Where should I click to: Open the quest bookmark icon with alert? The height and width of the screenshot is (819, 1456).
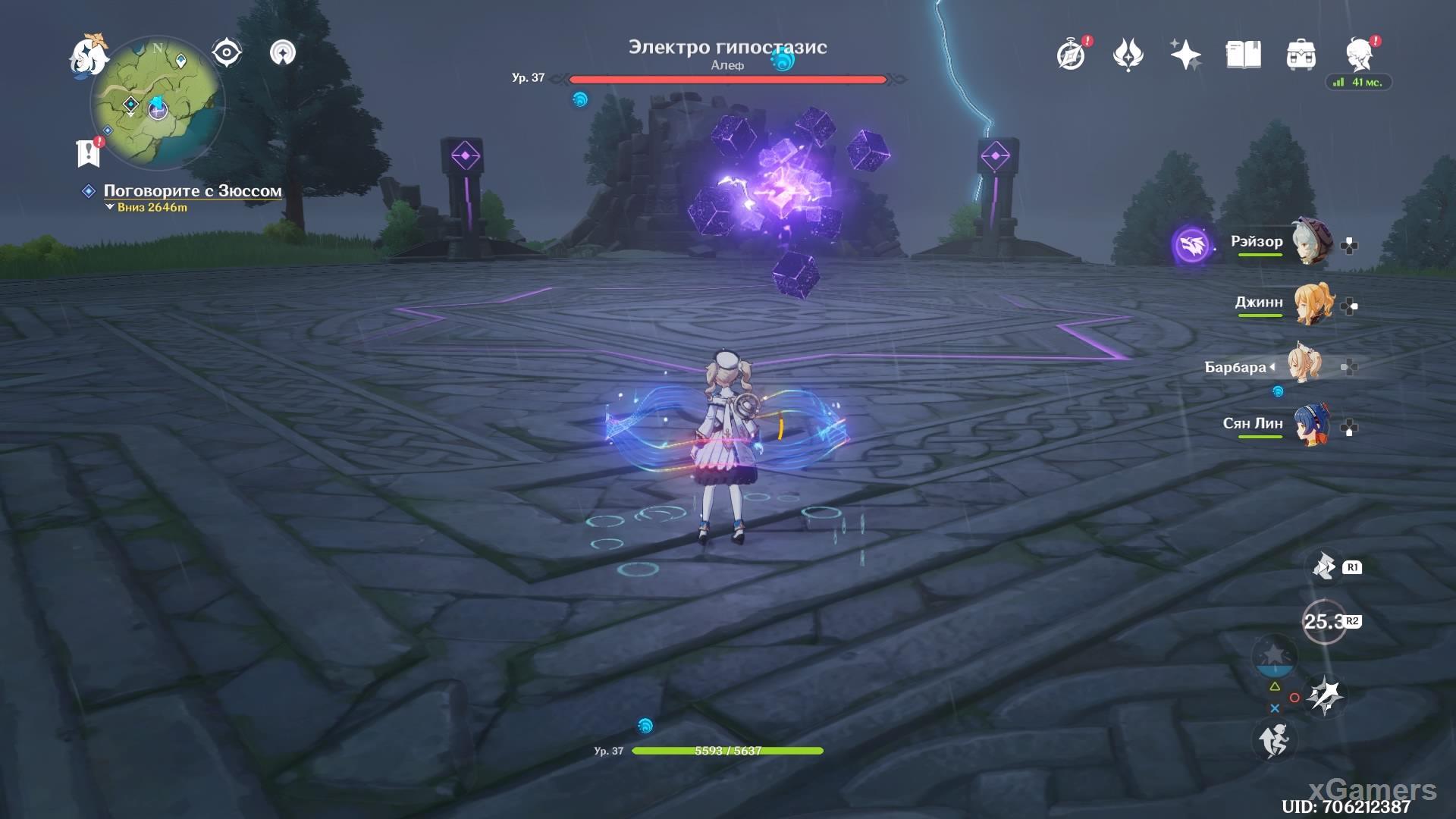(x=89, y=152)
